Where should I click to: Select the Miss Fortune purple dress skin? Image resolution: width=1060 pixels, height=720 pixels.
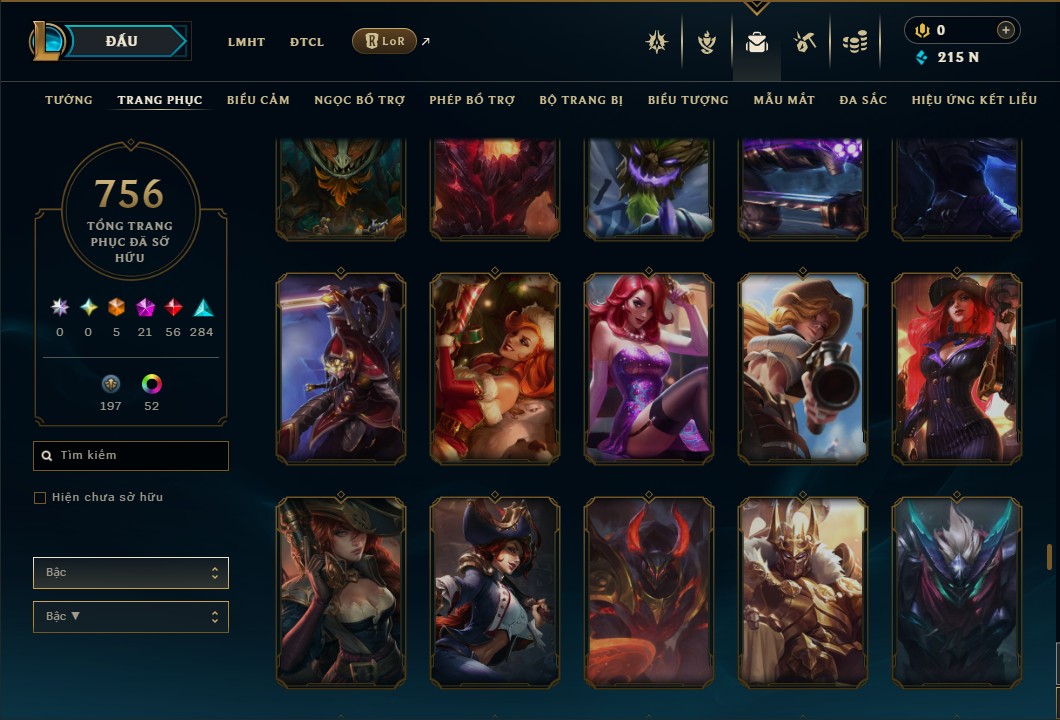[x=649, y=368]
